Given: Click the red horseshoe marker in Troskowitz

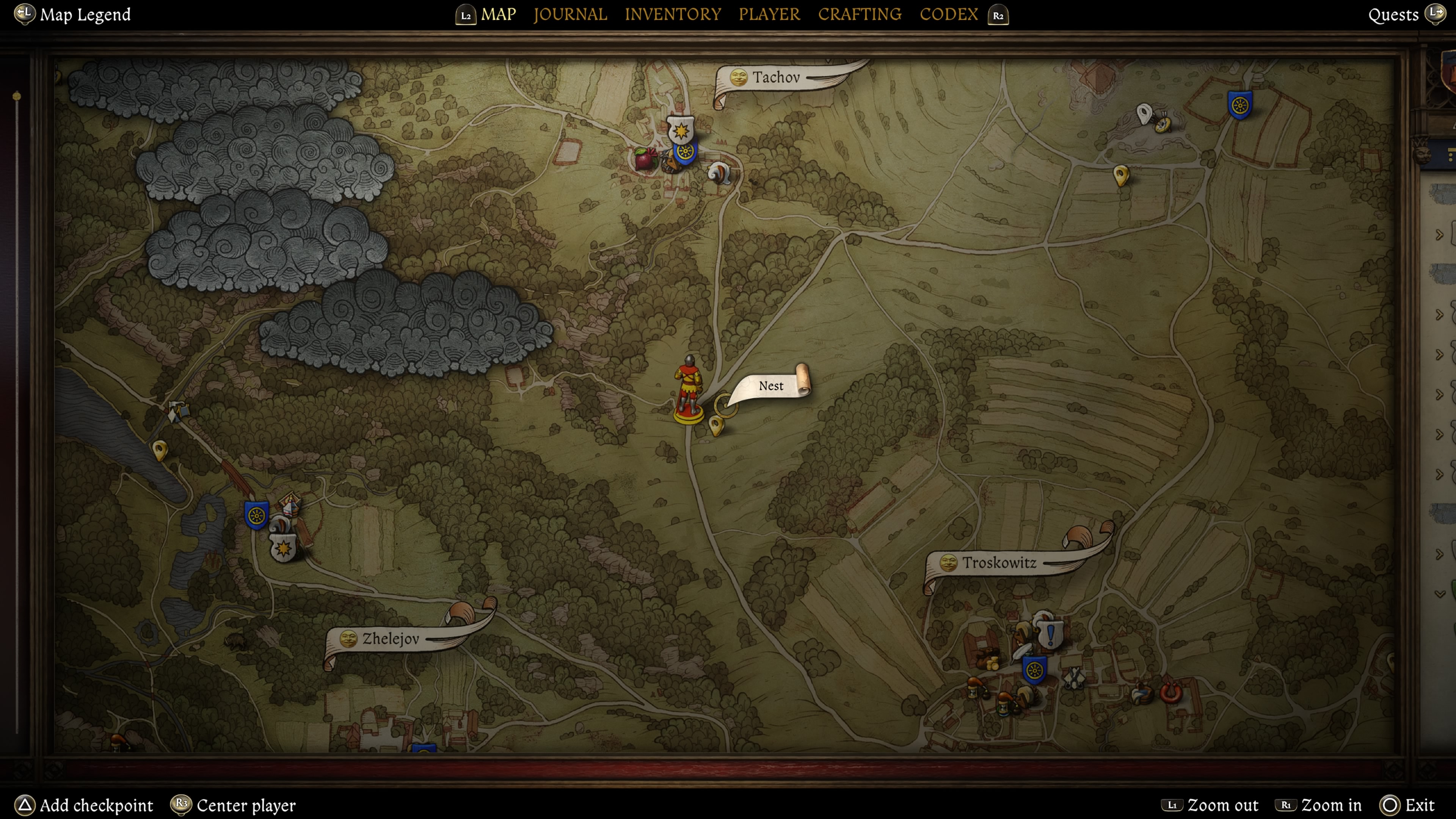Looking at the screenshot, I should point(1170,692).
